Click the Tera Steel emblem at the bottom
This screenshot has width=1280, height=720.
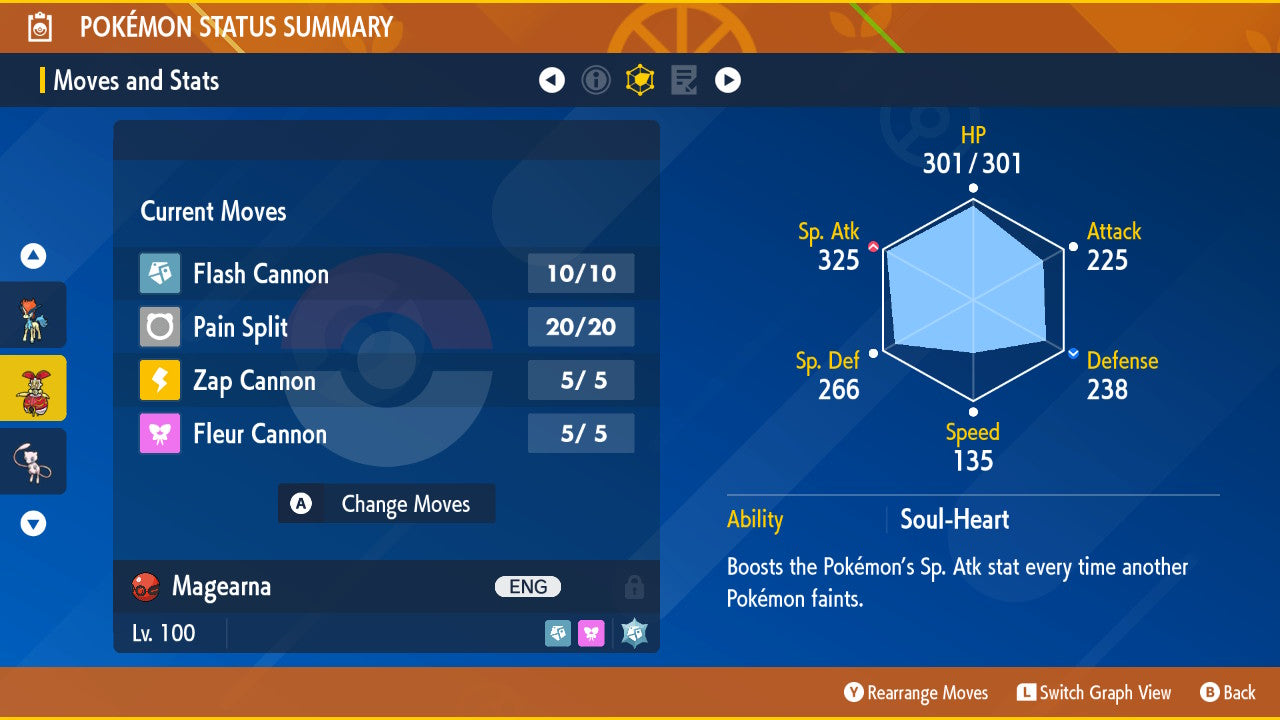coord(634,632)
